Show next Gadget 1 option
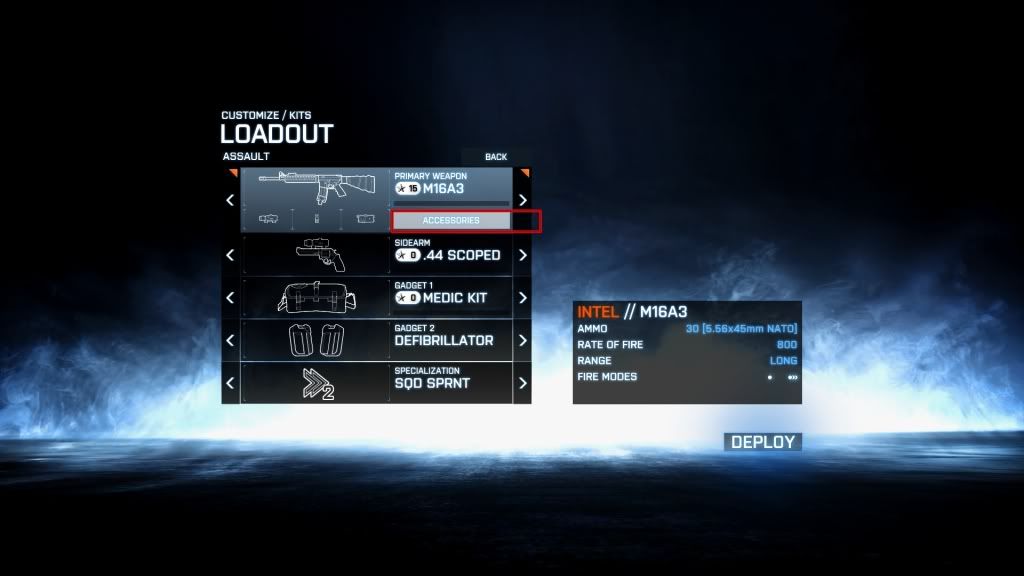Screen dimensions: 1024x576 coord(522,298)
